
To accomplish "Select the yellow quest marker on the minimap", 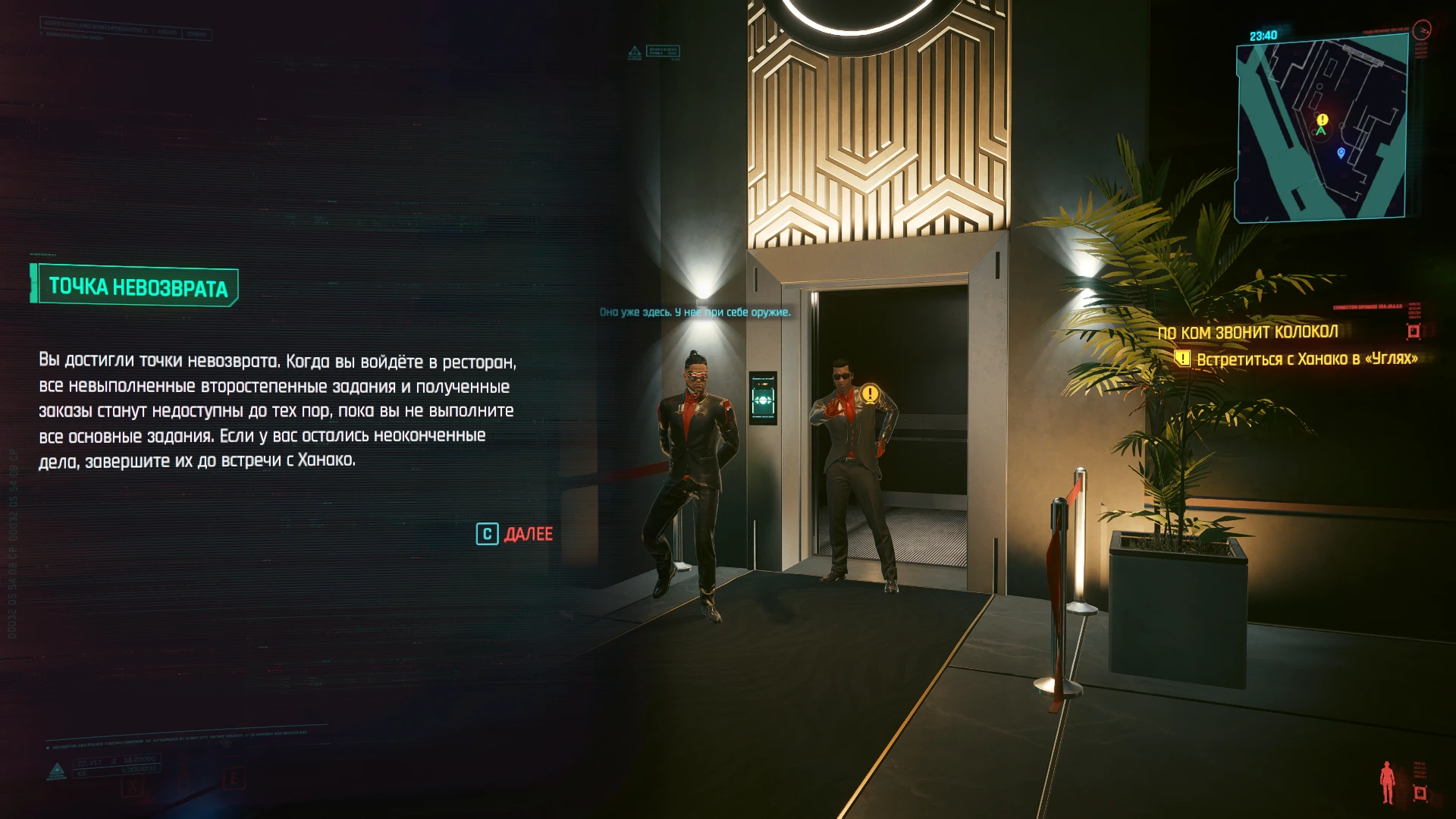I will point(1321,121).
